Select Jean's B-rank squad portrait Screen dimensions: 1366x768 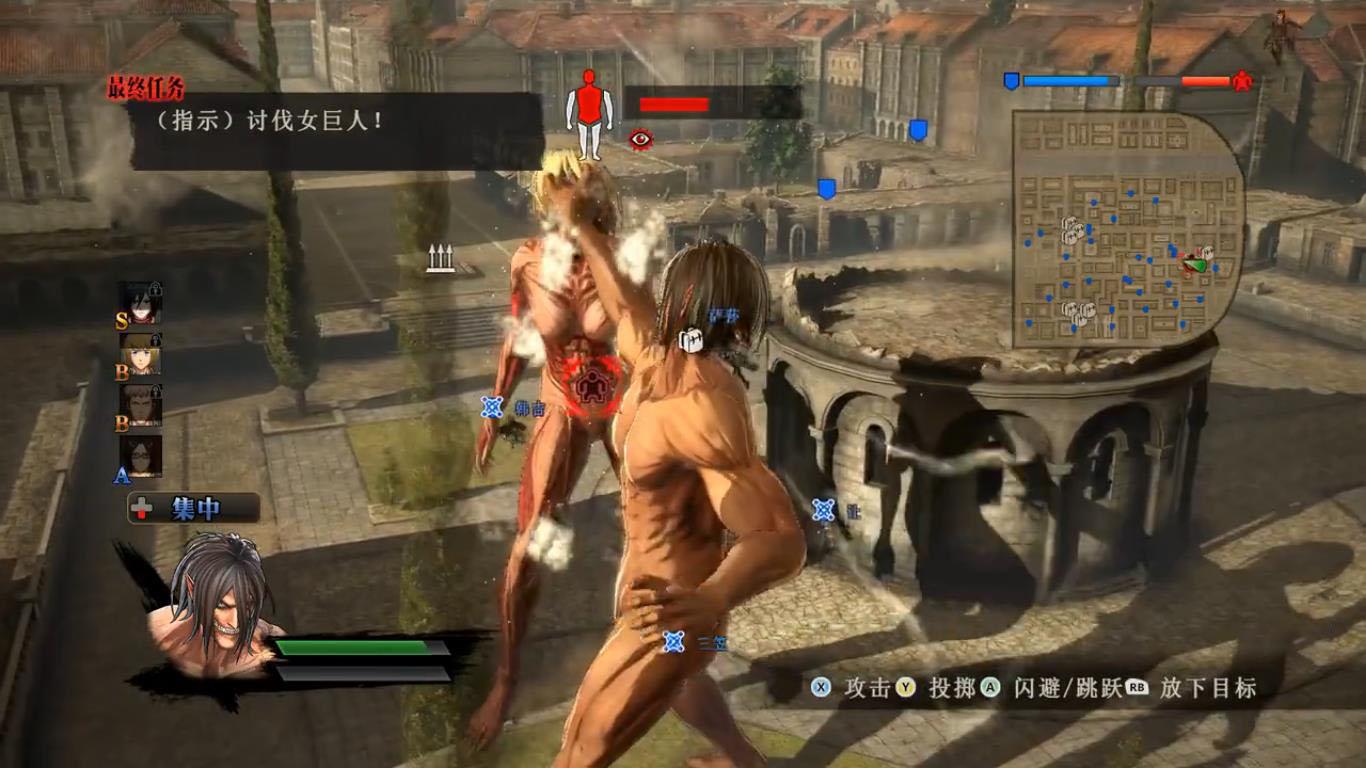[141, 405]
